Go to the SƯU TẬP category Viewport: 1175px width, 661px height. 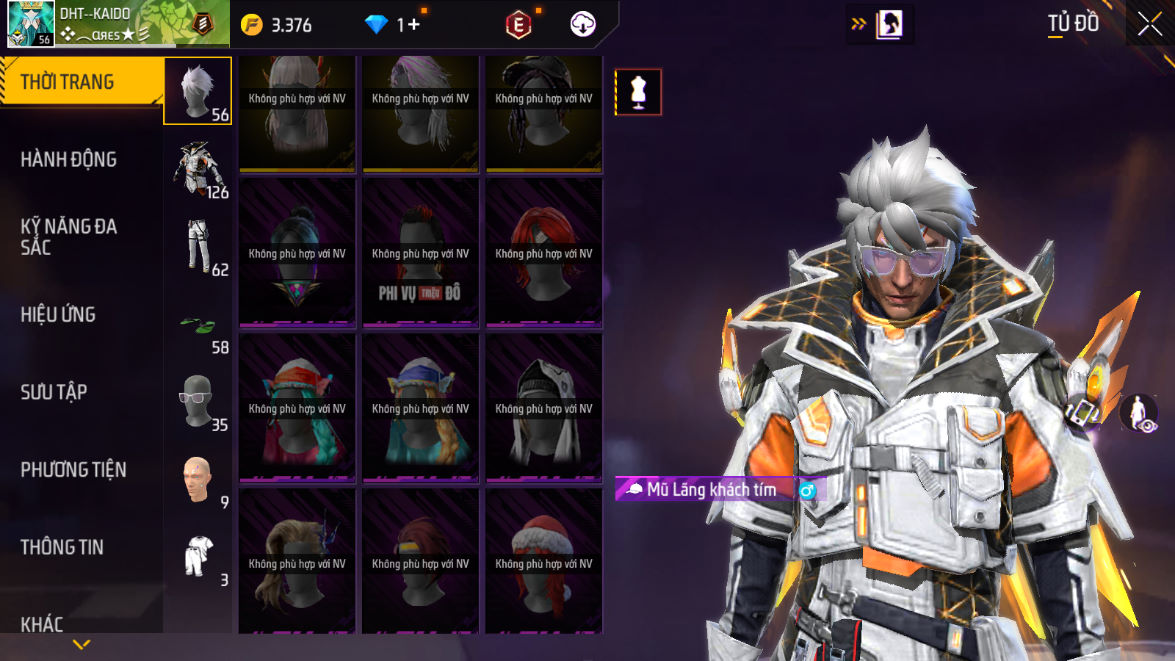(x=54, y=392)
